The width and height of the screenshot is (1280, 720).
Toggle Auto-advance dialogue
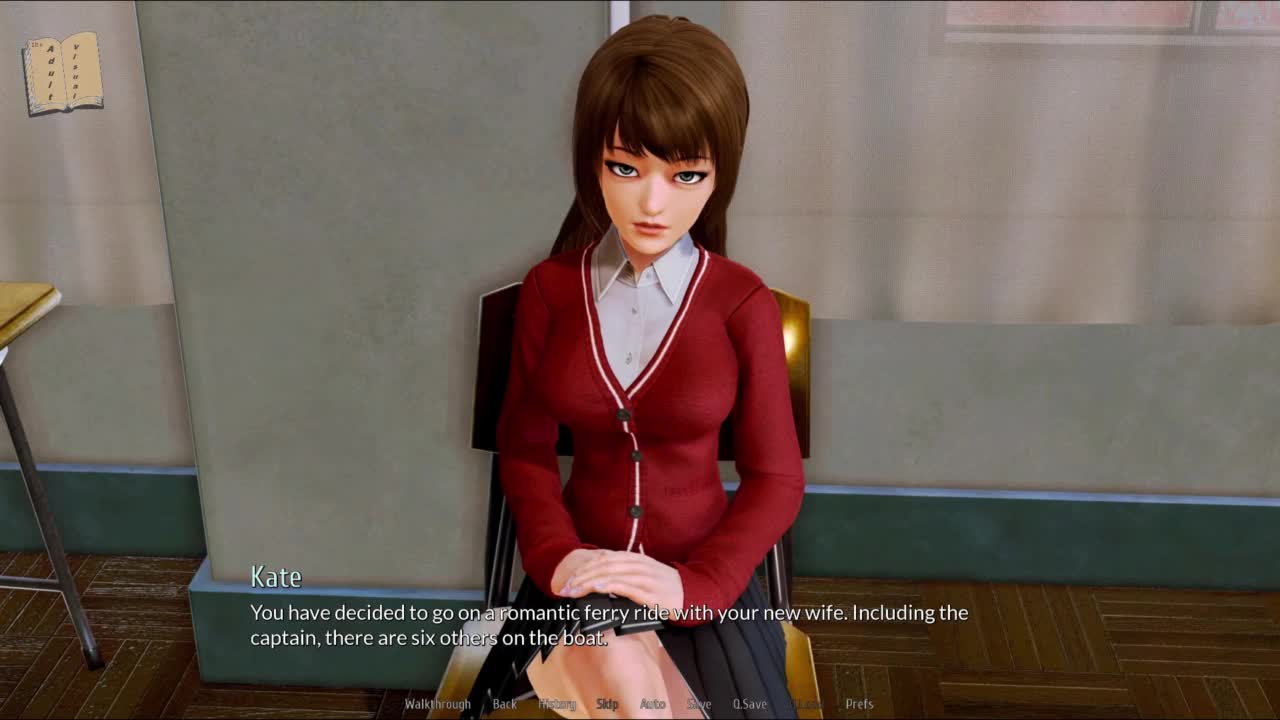pos(652,704)
